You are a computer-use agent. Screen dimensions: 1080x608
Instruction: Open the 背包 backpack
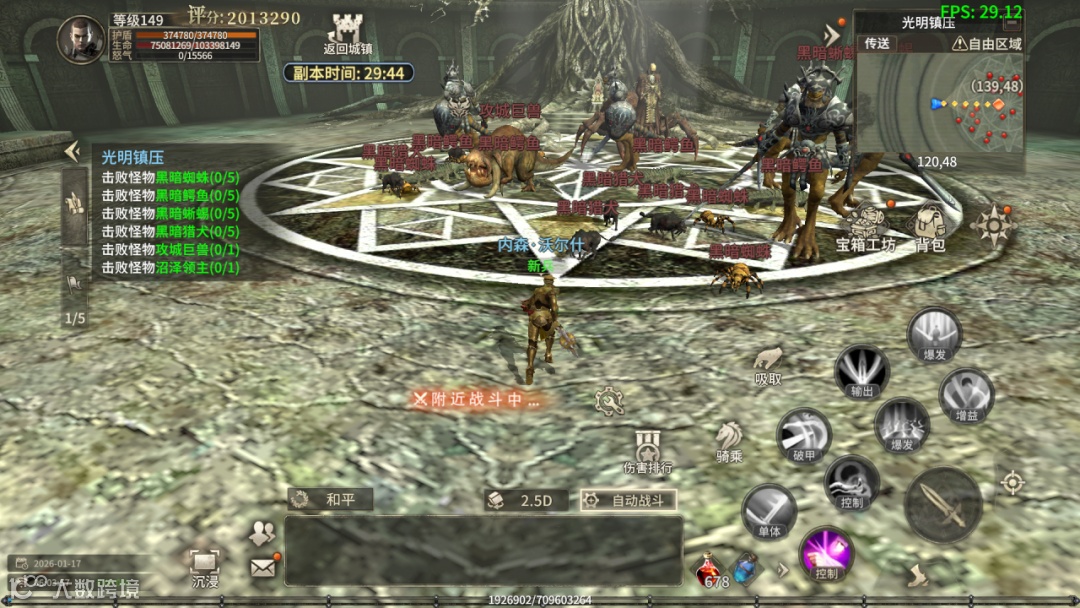[930, 225]
